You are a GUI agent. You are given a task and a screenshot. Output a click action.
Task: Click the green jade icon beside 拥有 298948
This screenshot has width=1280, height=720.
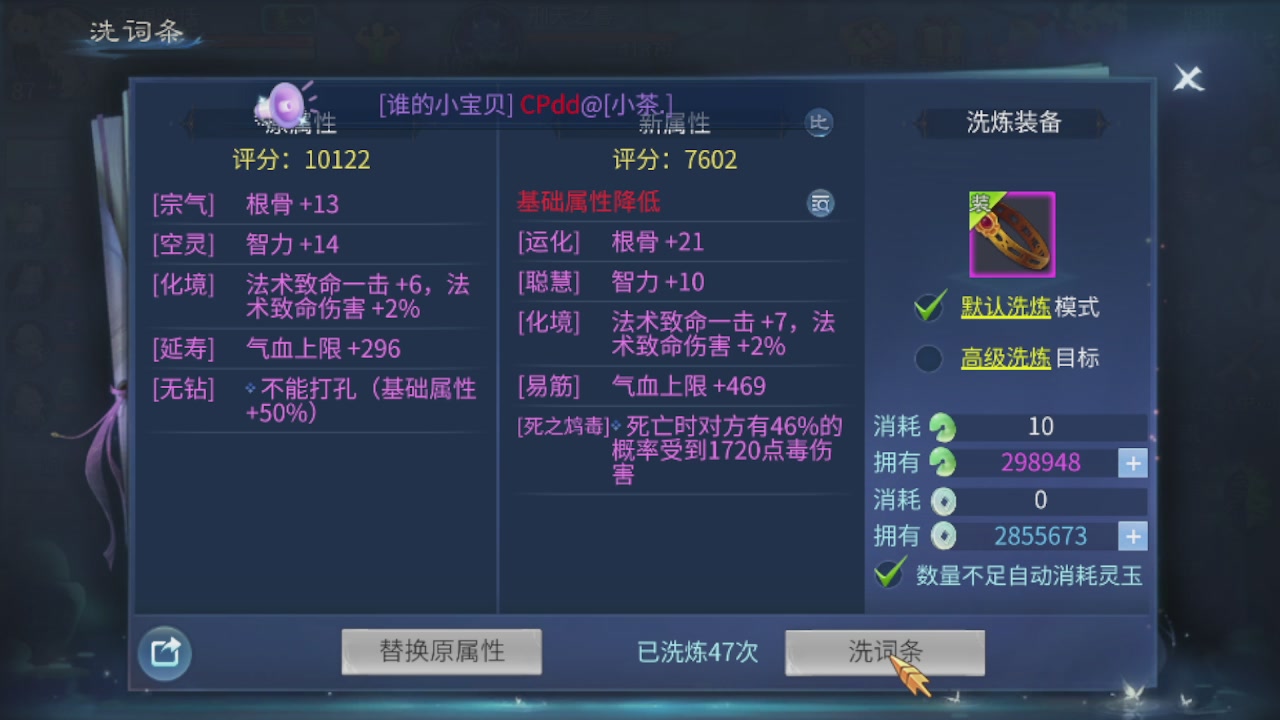click(941, 463)
